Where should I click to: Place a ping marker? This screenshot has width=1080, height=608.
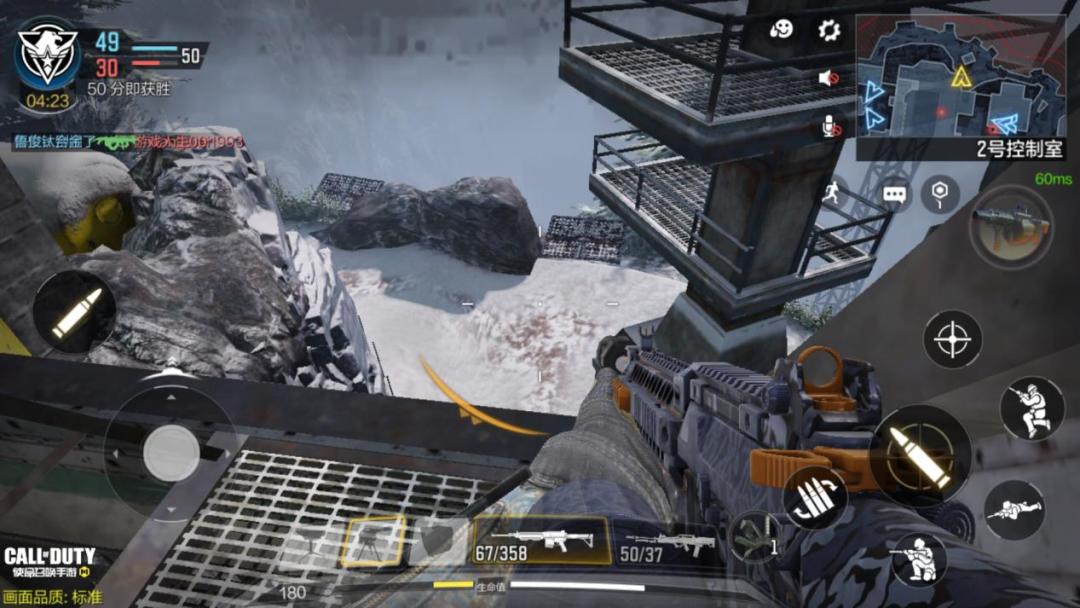point(940,194)
